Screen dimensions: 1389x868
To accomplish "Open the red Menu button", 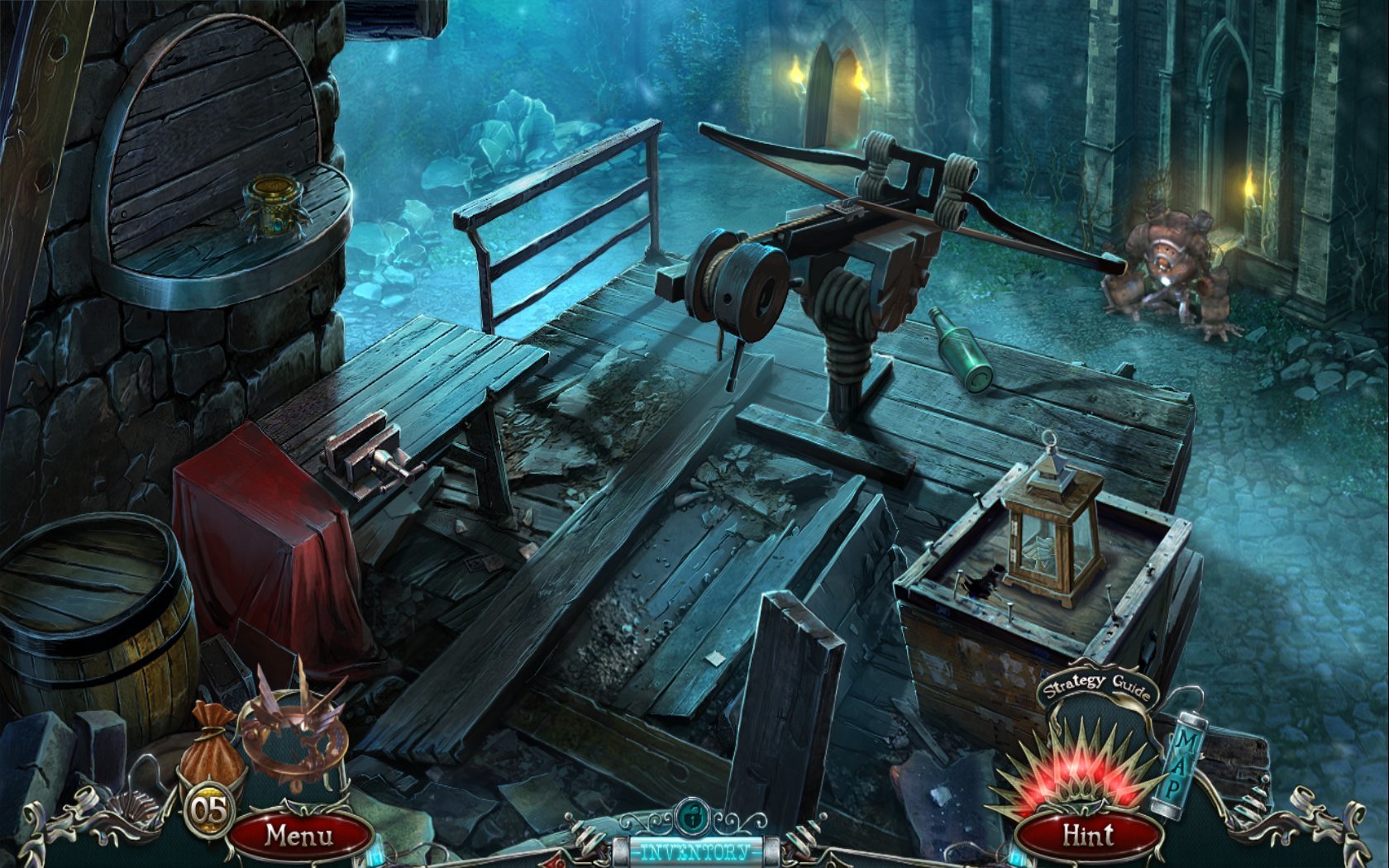I will 298,835.
